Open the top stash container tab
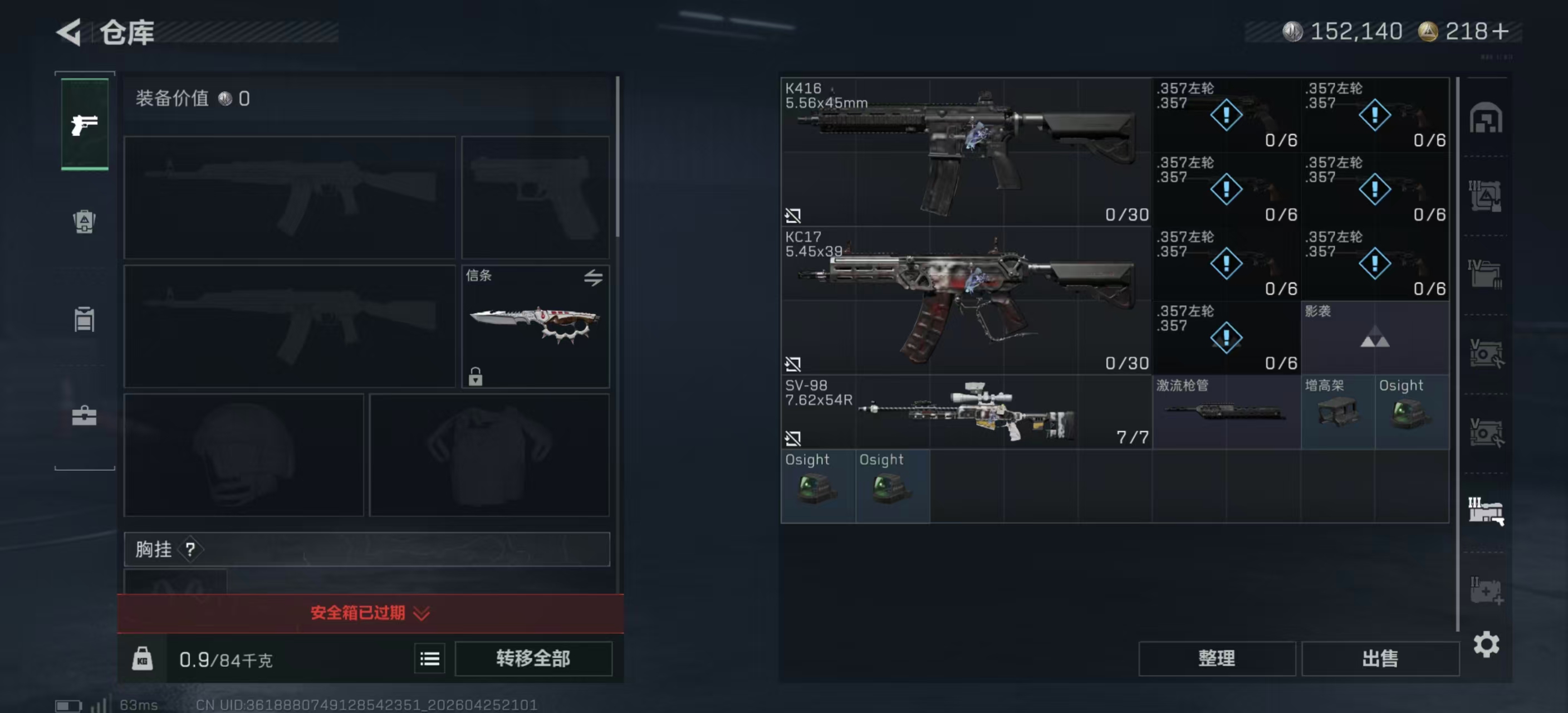The width and height of the screenshot is (1568, 713). tap(1486, 118)
